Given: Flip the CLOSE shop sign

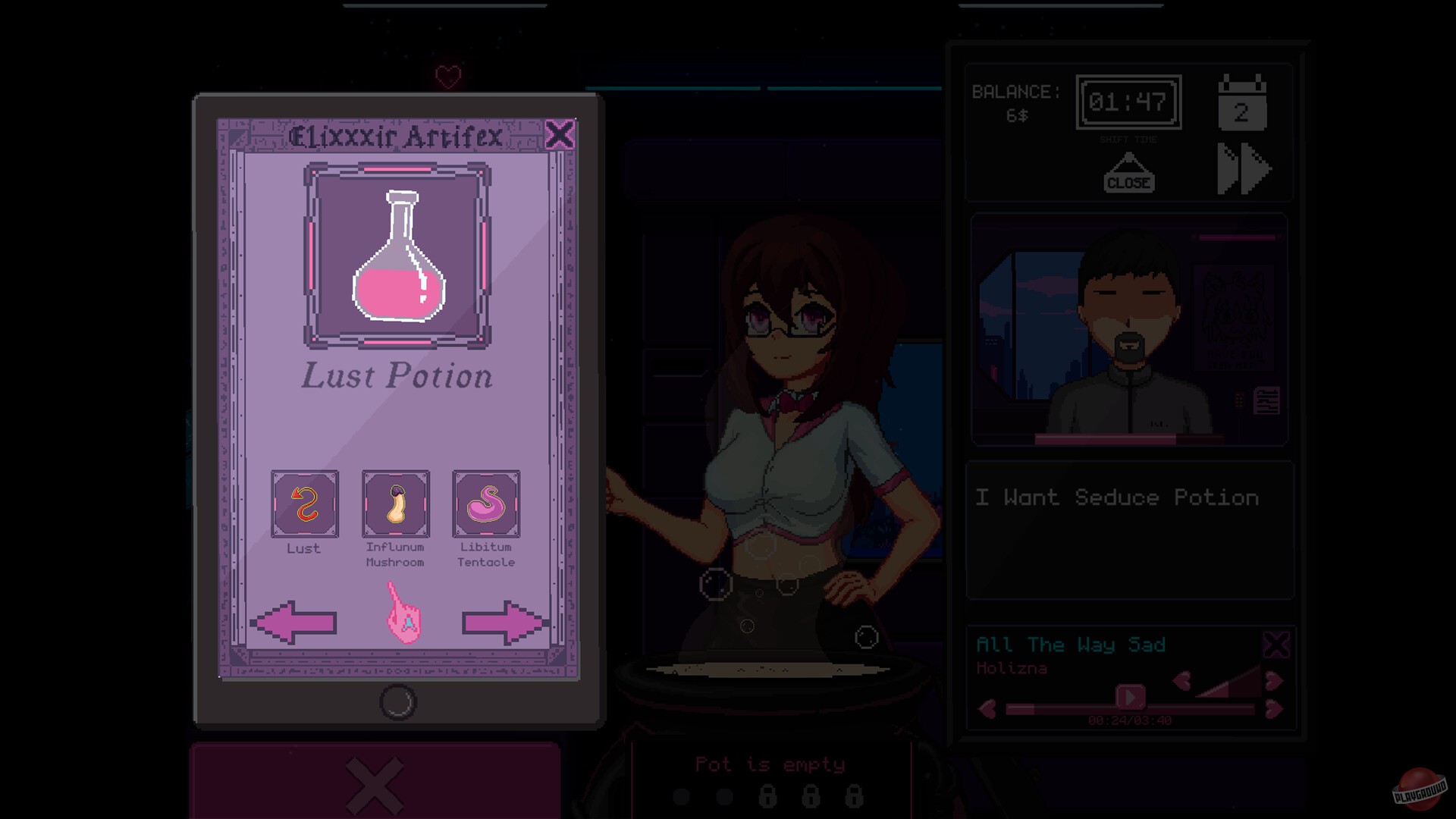Looking at the screenshot, I should 1128,180.
